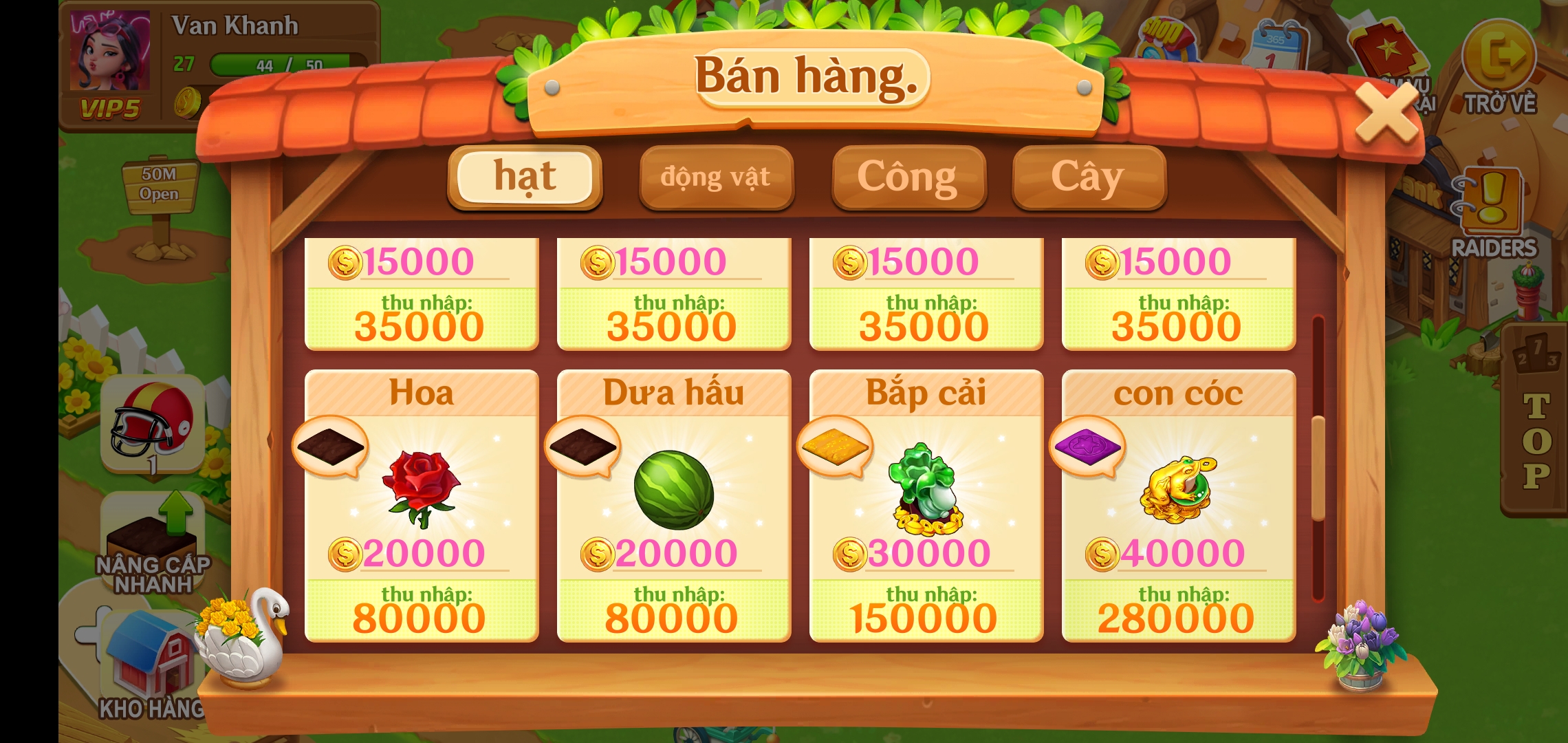Open the TOP leaderboard sign
Screen dimensions: 1568x743
tap(1536, 427)
